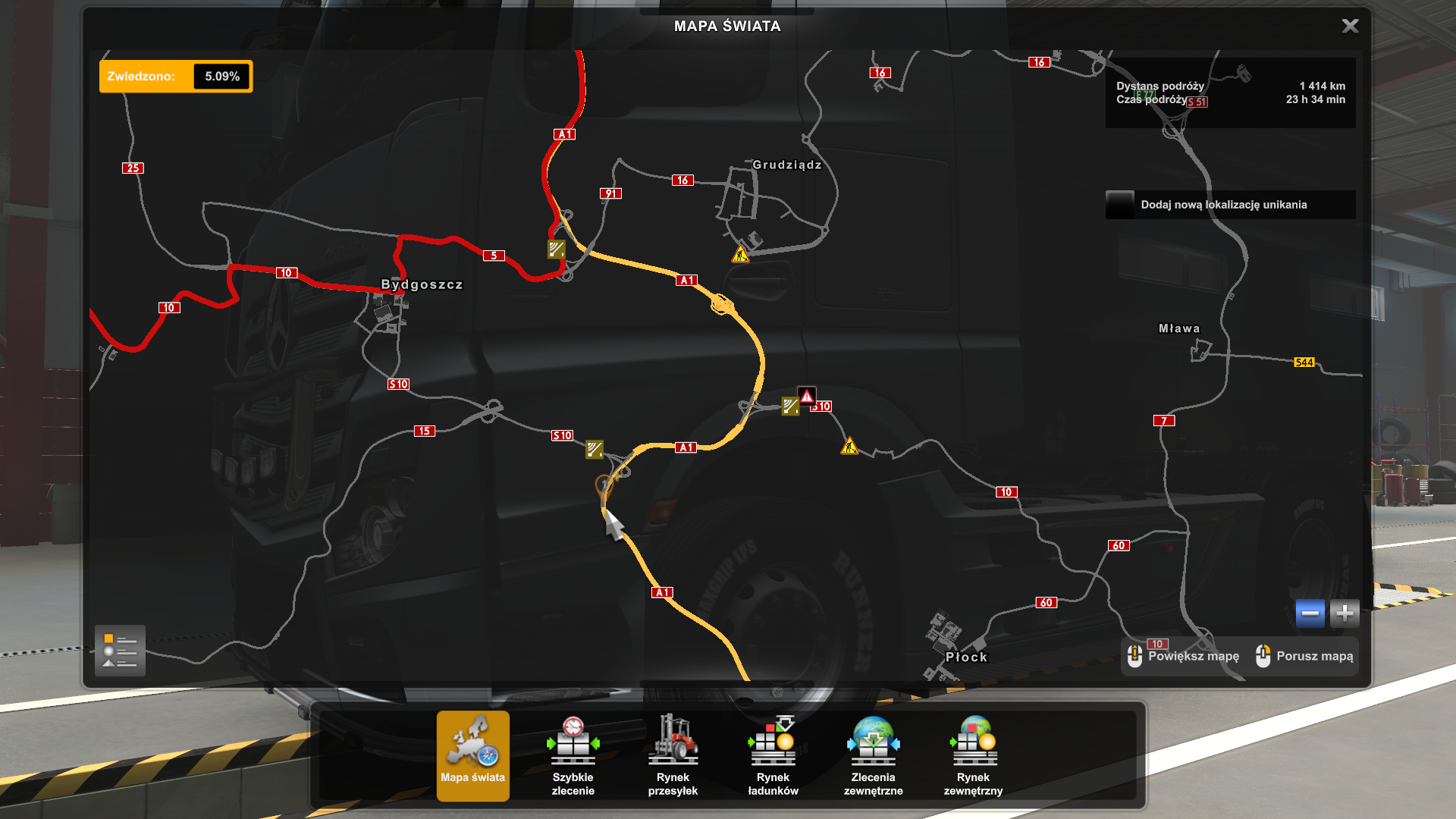Select Rynek przesyłek freight market
1456x819 pixels.
tap(673, 755)
